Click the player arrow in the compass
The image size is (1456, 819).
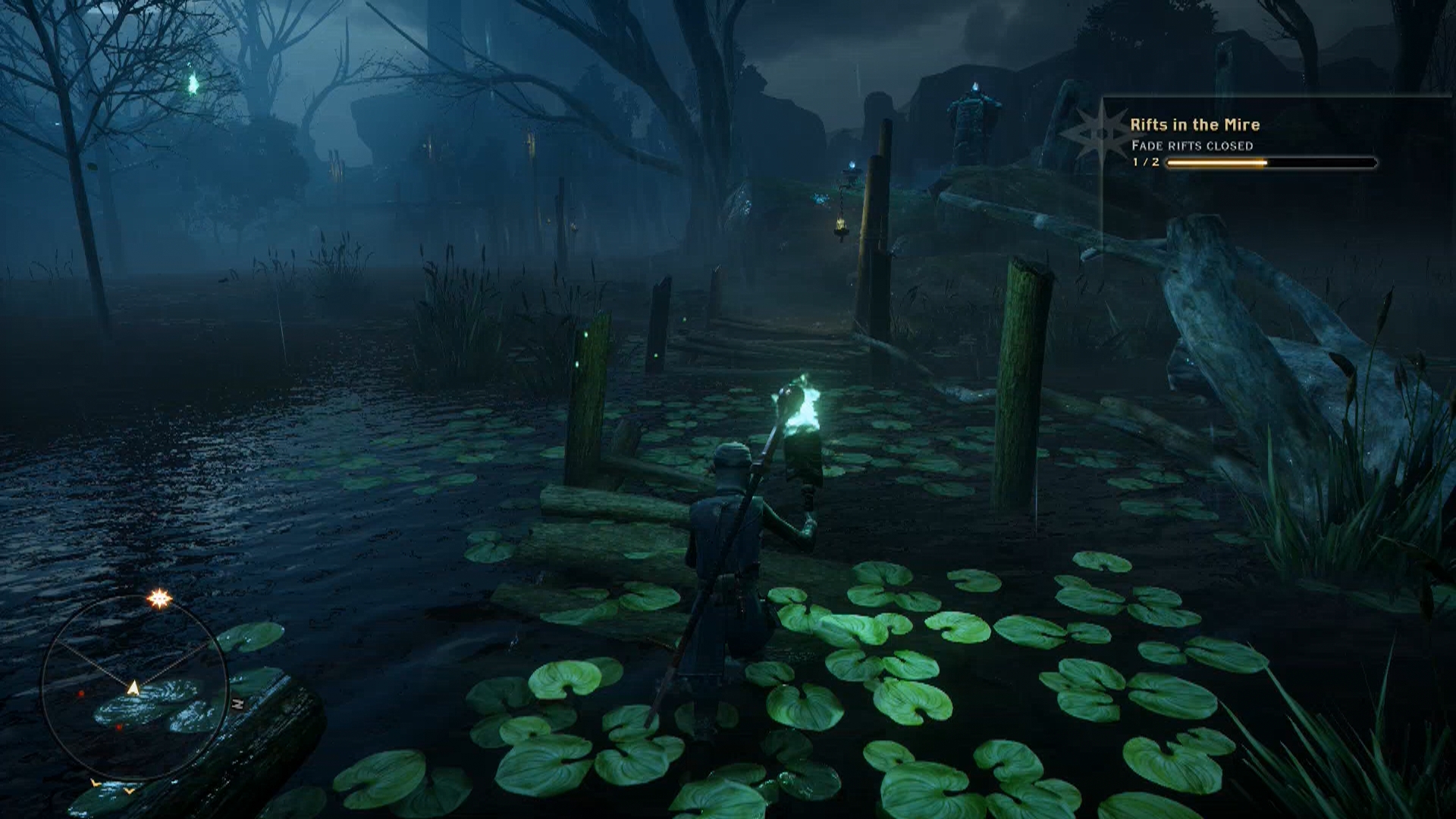click(x=134, y=686)
